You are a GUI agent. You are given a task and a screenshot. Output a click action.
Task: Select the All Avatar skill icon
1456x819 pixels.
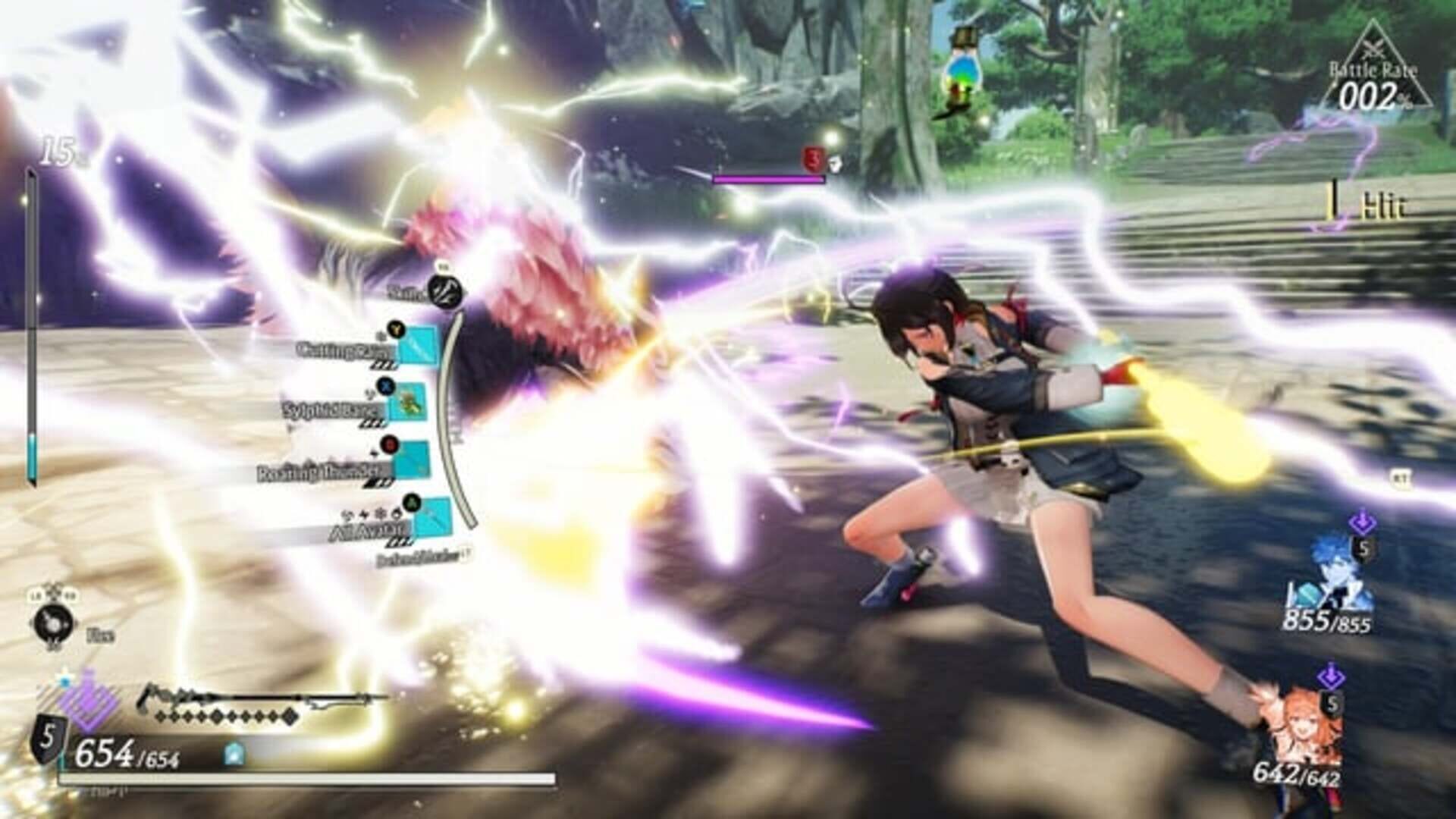[433, 519]
